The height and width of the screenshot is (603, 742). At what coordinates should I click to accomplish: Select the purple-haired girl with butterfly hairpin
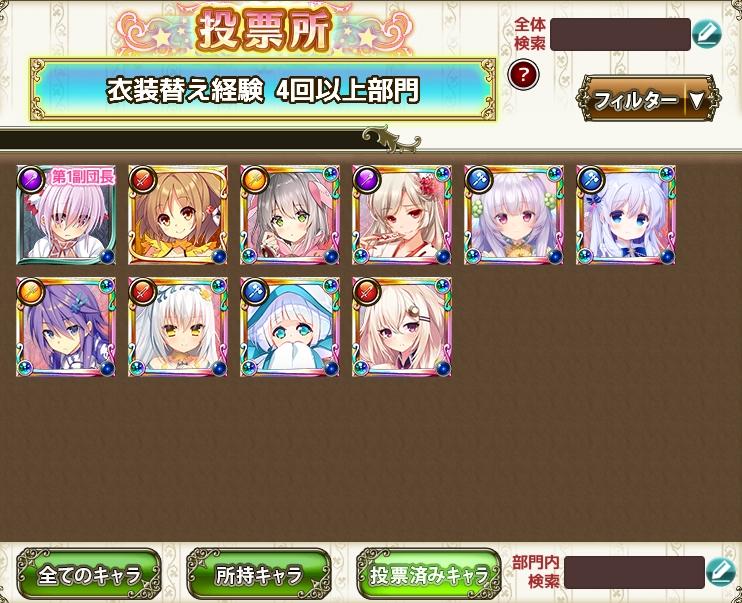[66, 327]
